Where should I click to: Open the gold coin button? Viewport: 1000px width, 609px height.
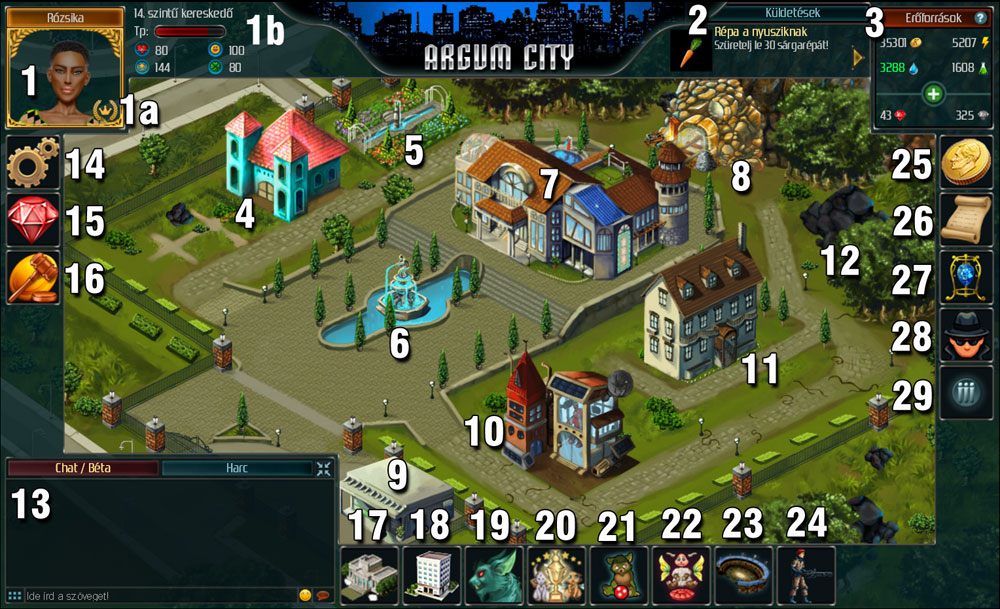(966, 163)
